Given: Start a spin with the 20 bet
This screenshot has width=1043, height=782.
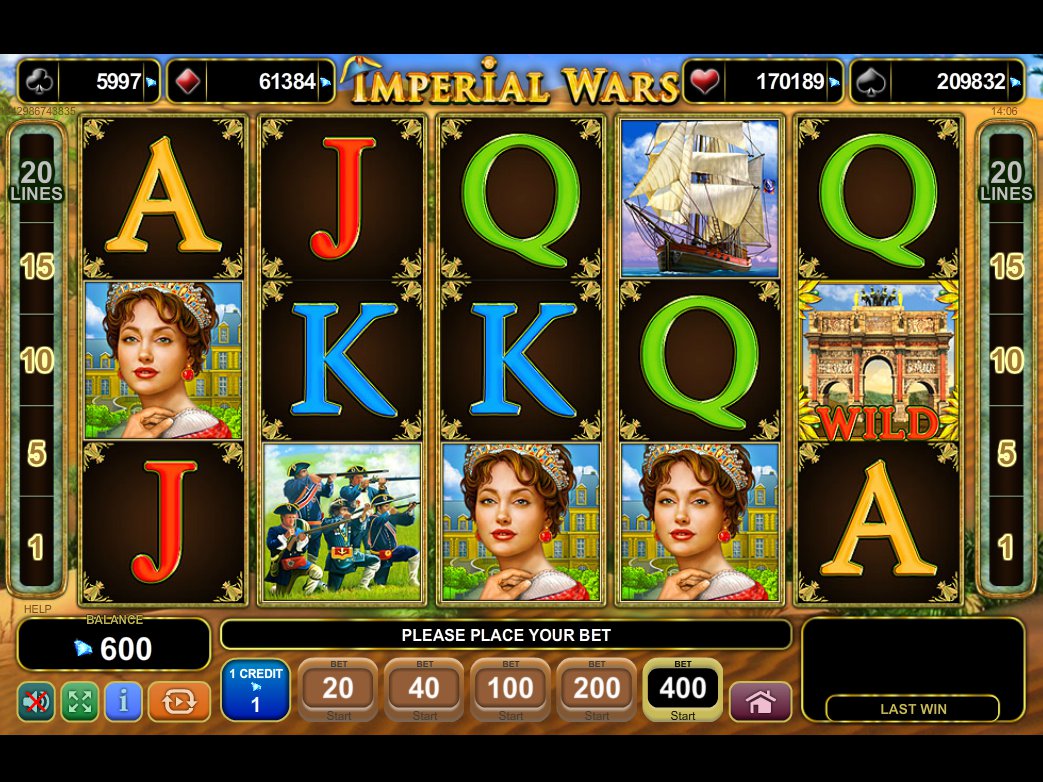Looking at the screenshot, I should tap(338, 689).
